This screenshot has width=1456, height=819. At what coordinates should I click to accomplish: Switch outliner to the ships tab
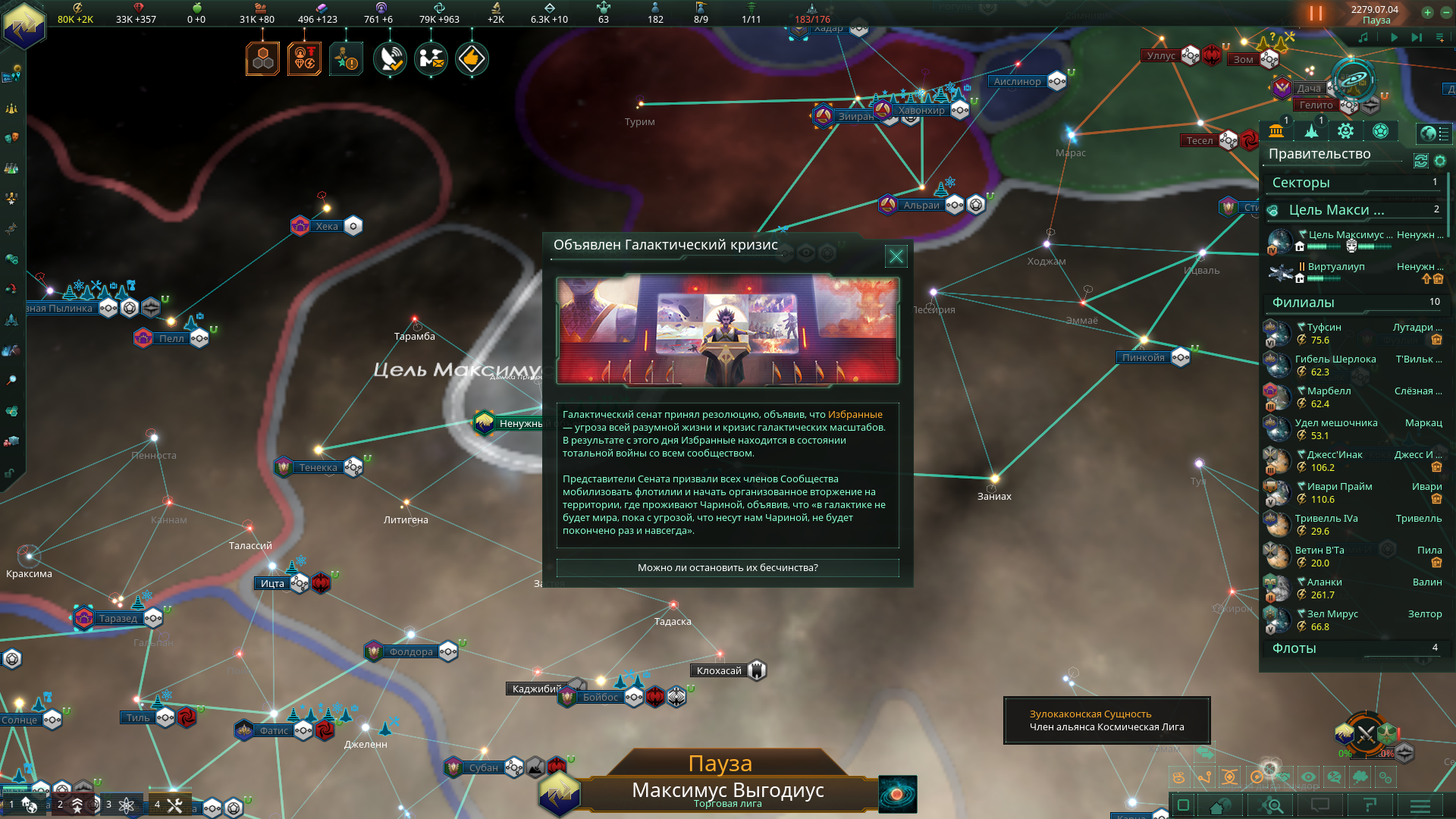[1311, 131]
